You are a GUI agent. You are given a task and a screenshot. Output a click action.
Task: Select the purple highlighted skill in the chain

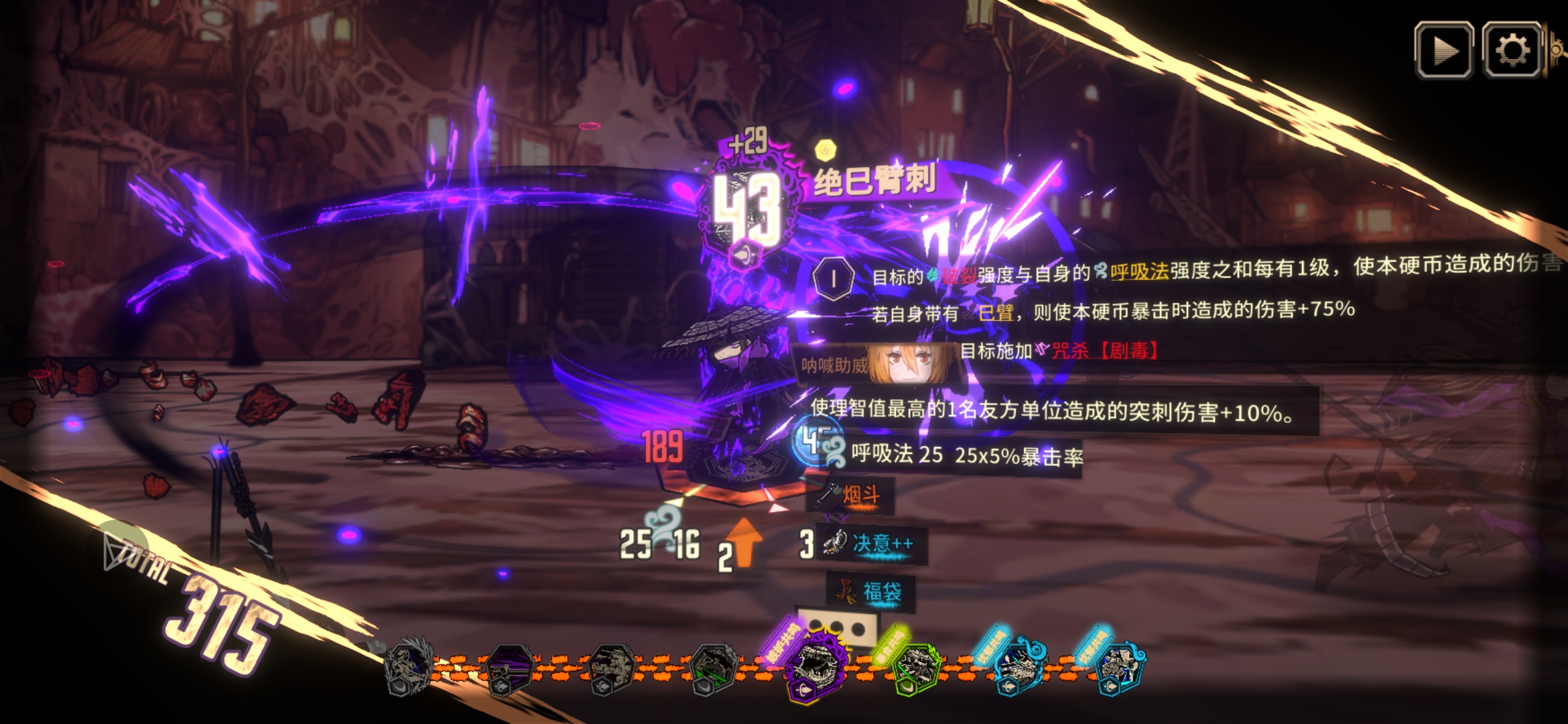click(x=815, y=666)
